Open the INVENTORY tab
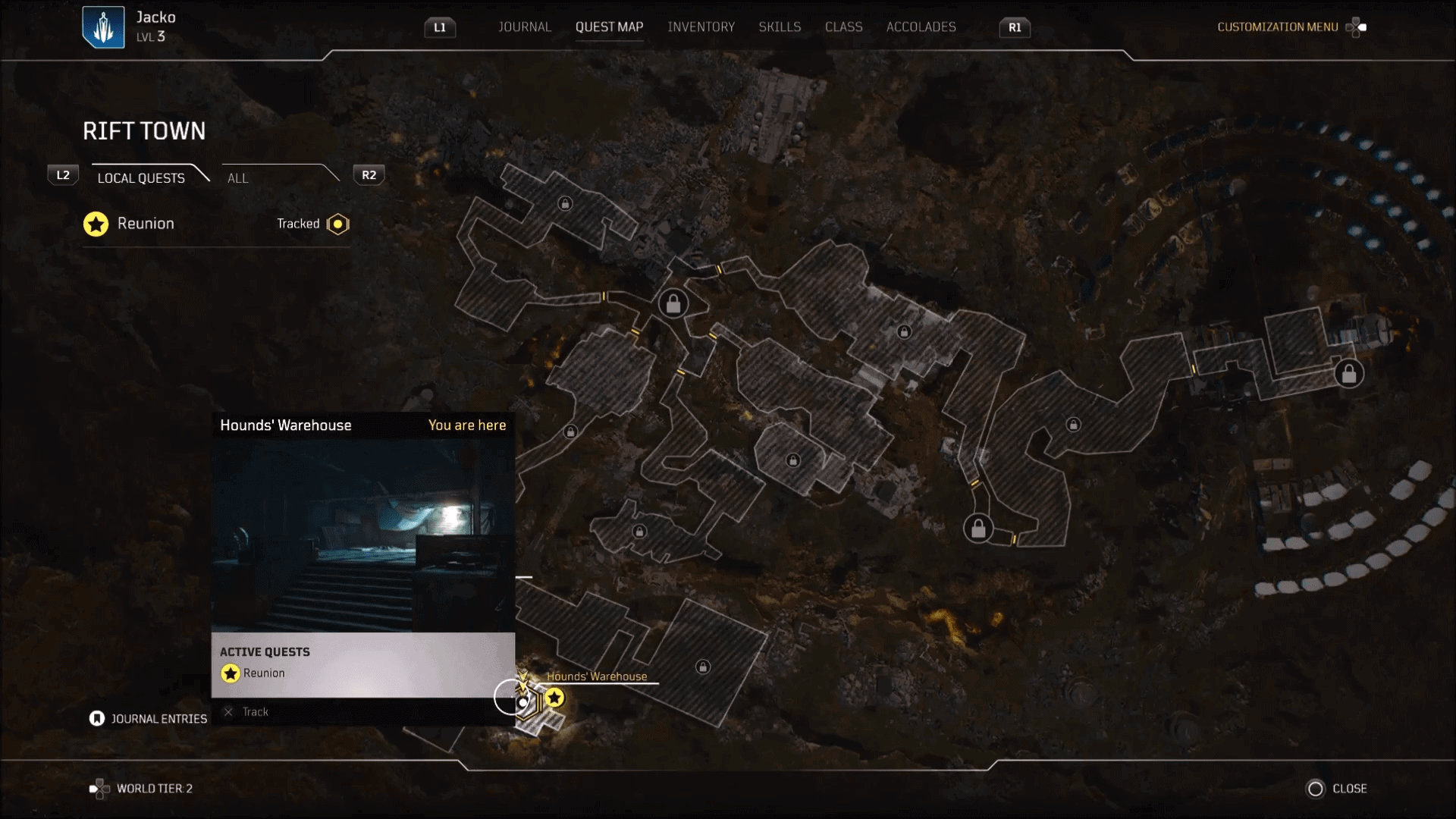Screen dimensions: 1456x819 (x=701, y=27)
